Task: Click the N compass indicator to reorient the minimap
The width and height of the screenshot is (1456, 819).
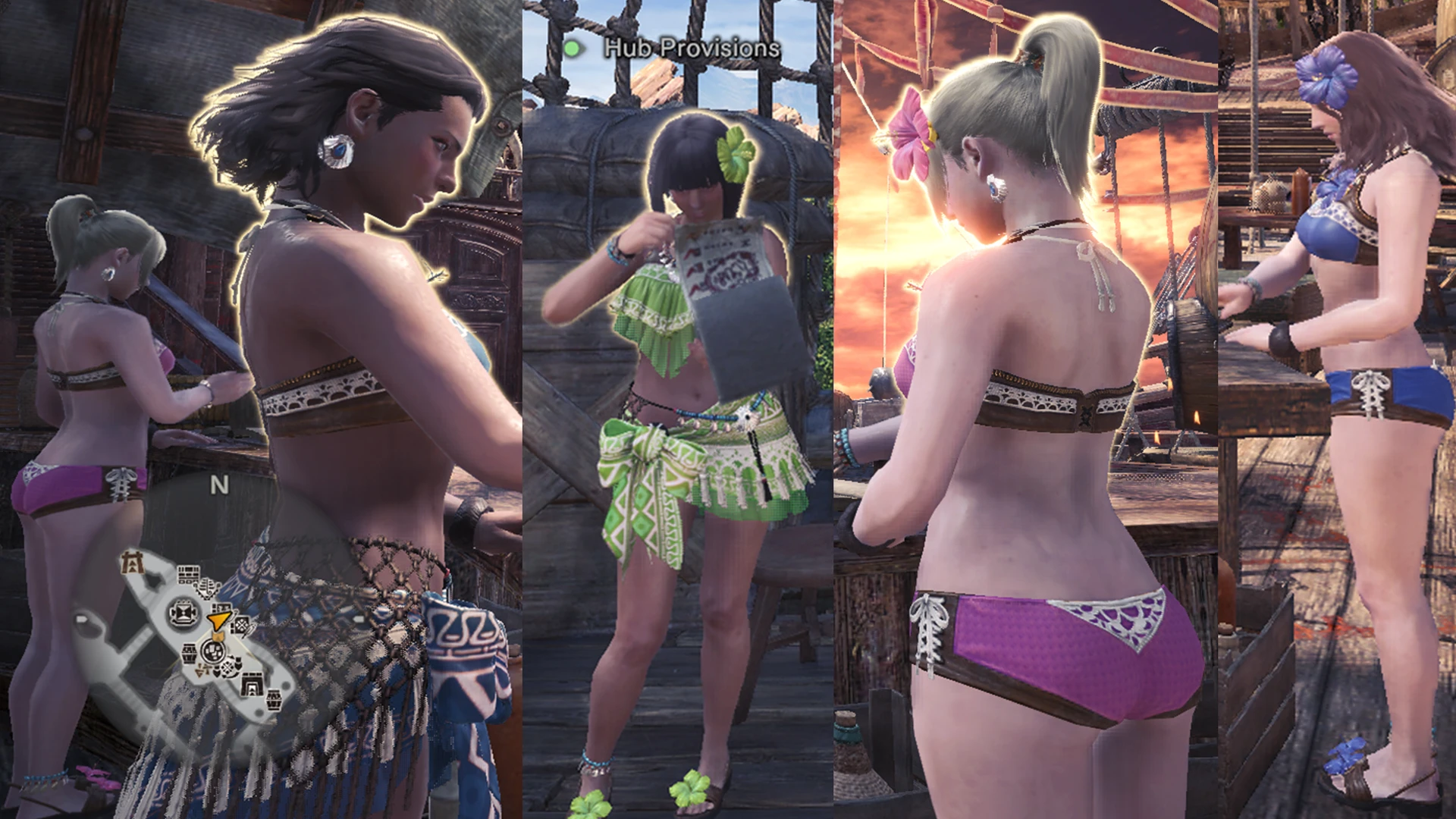Action: click(218, 485)
